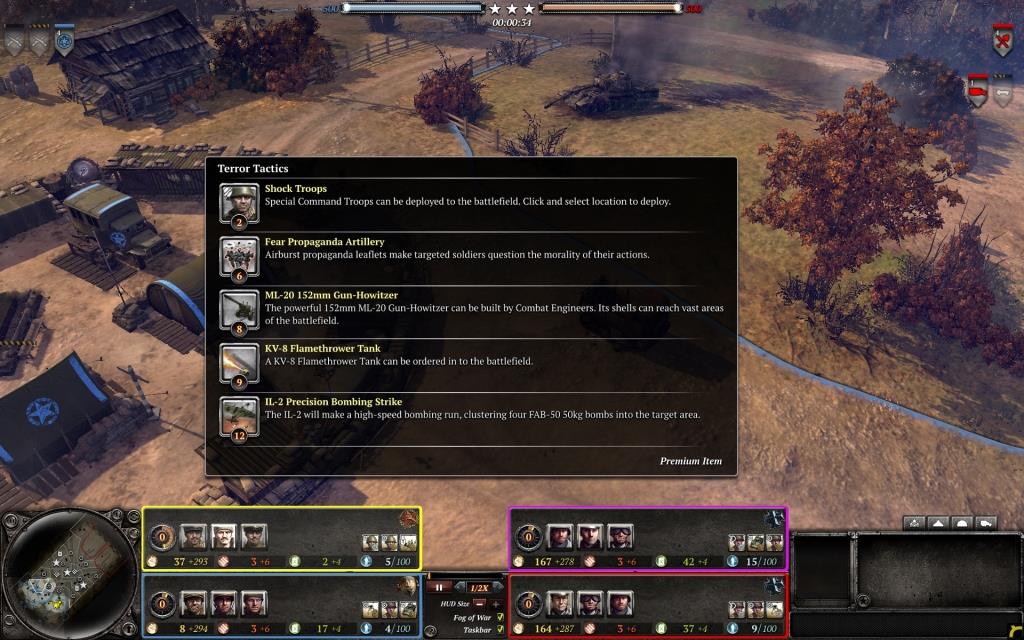The image size is (1024, 640).
Task: Choose the Fear Propaganda Artillery icon
Action: coord(238,258)
